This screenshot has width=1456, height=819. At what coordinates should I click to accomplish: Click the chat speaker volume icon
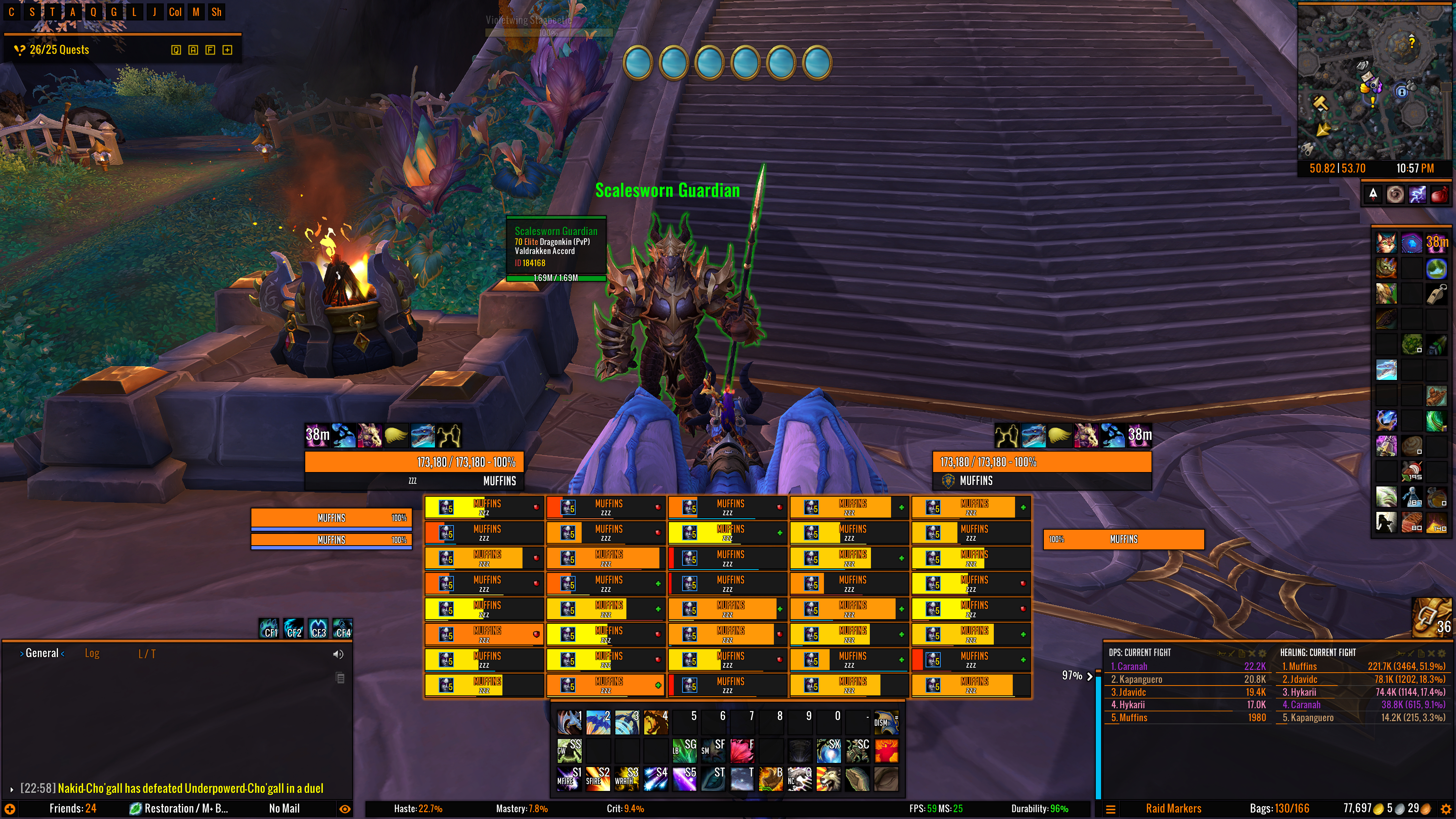[338, 654]
